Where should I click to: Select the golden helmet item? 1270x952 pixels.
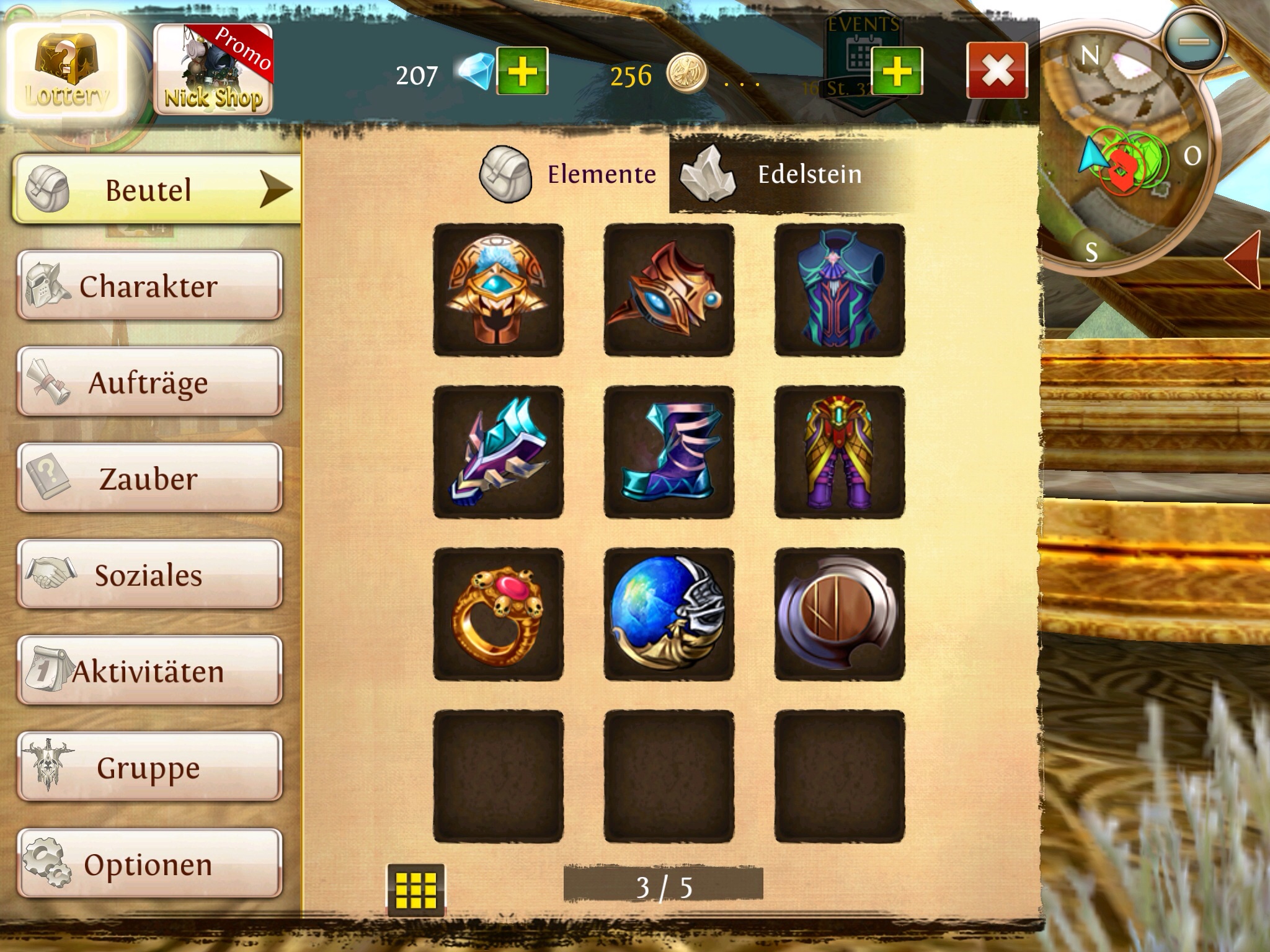(x=499, y=290)
